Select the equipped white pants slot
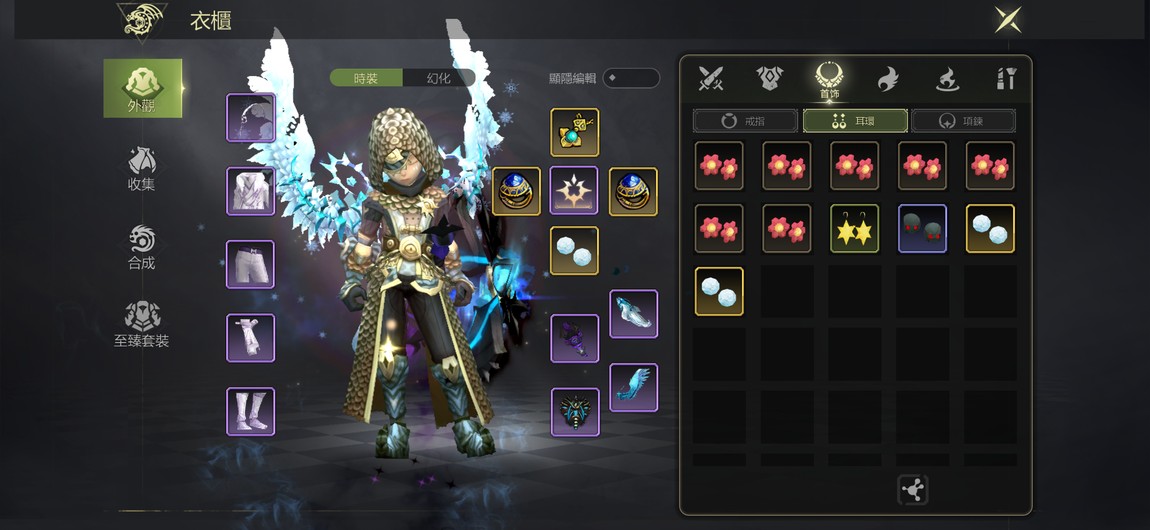1150x530 pixels. click(250, 264)
